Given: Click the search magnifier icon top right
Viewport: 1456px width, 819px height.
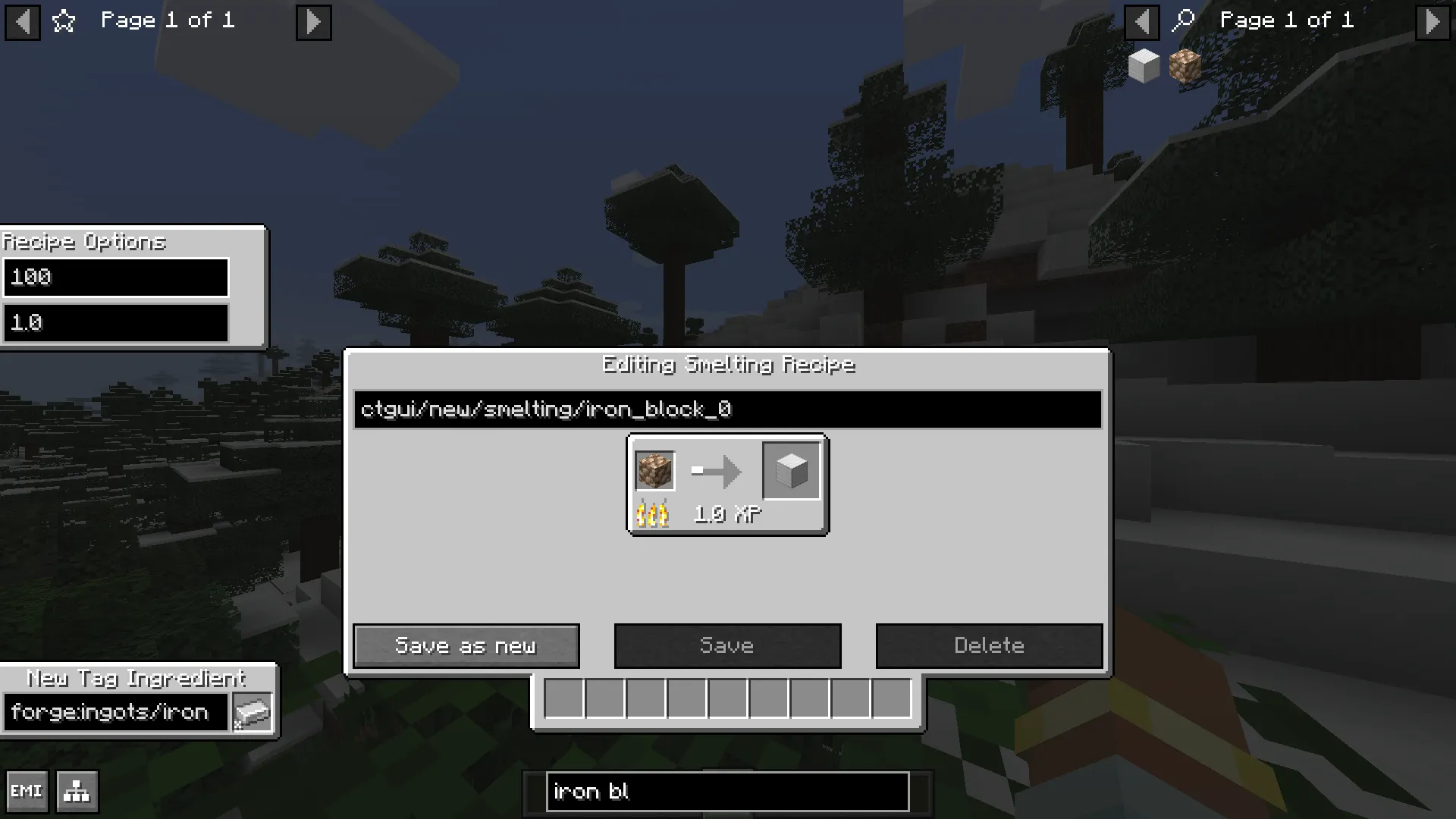Looking at the screenshot, I should tap(1183, 20).
